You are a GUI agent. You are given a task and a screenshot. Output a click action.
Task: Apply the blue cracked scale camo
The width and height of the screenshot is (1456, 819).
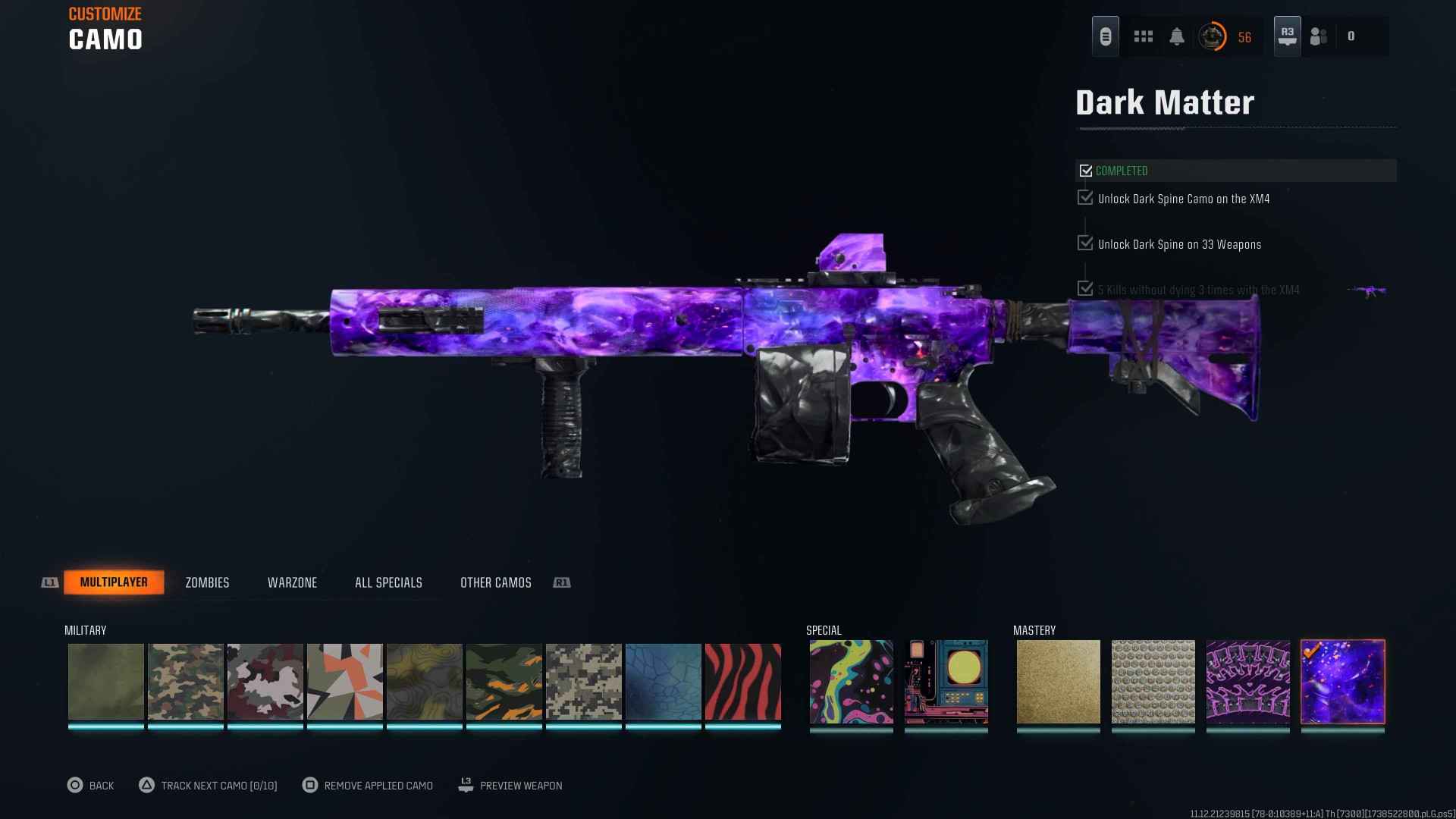click(x=664, y=681)
